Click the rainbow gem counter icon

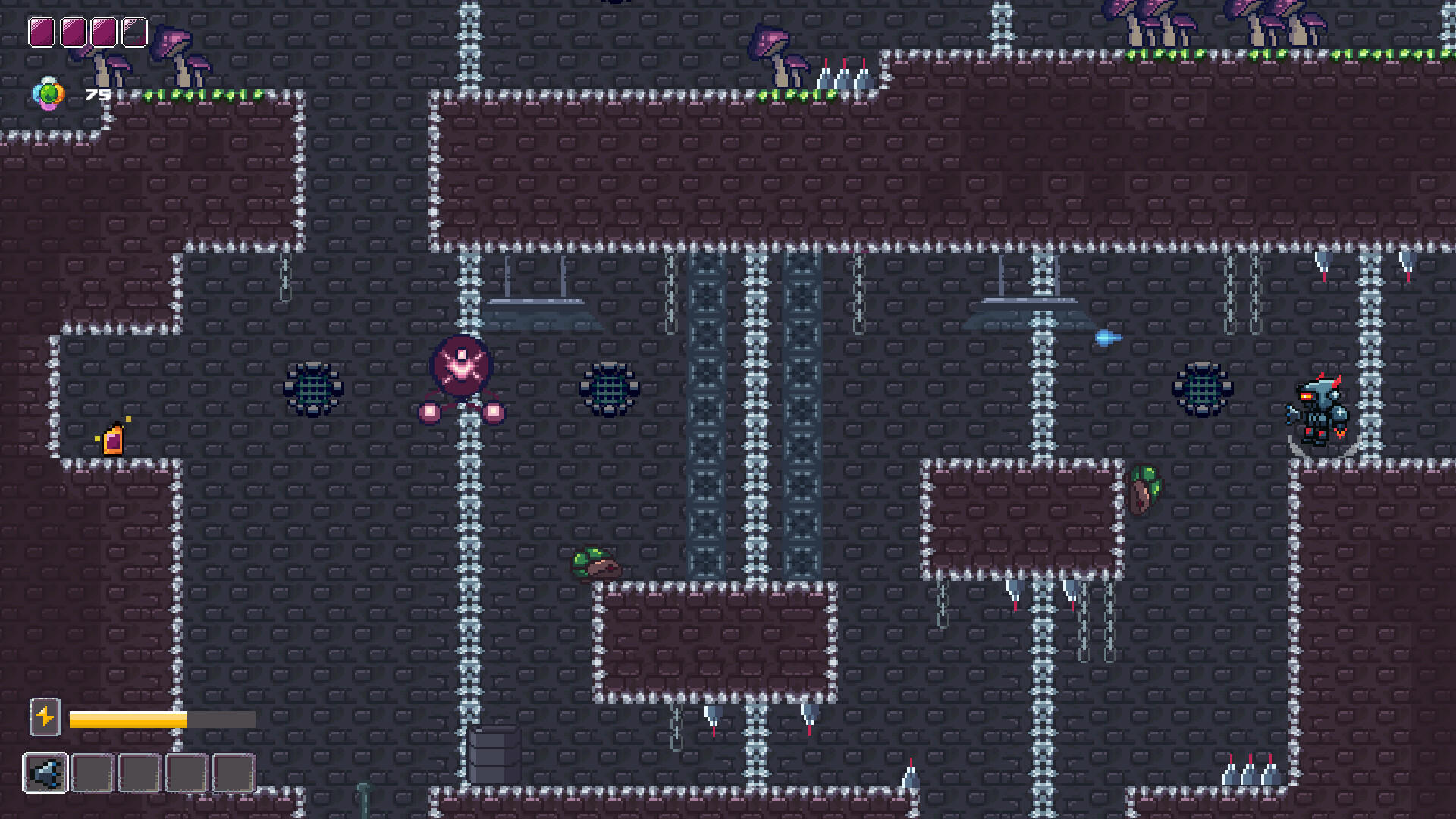(50, 96)
